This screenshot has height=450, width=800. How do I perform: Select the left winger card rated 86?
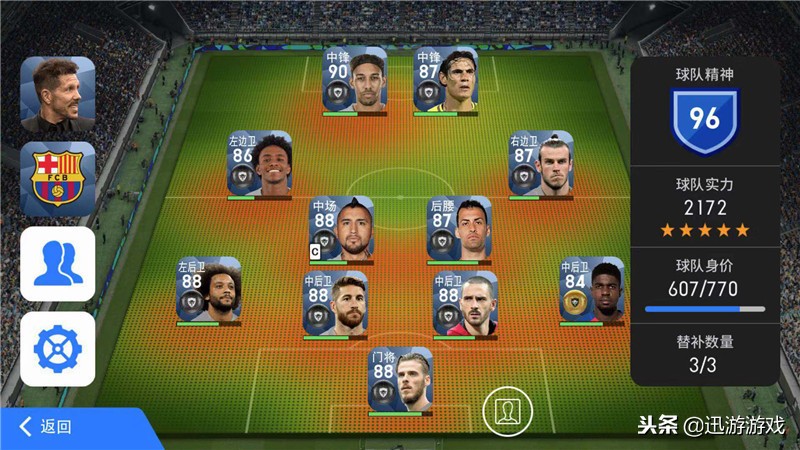coord(260,165)
